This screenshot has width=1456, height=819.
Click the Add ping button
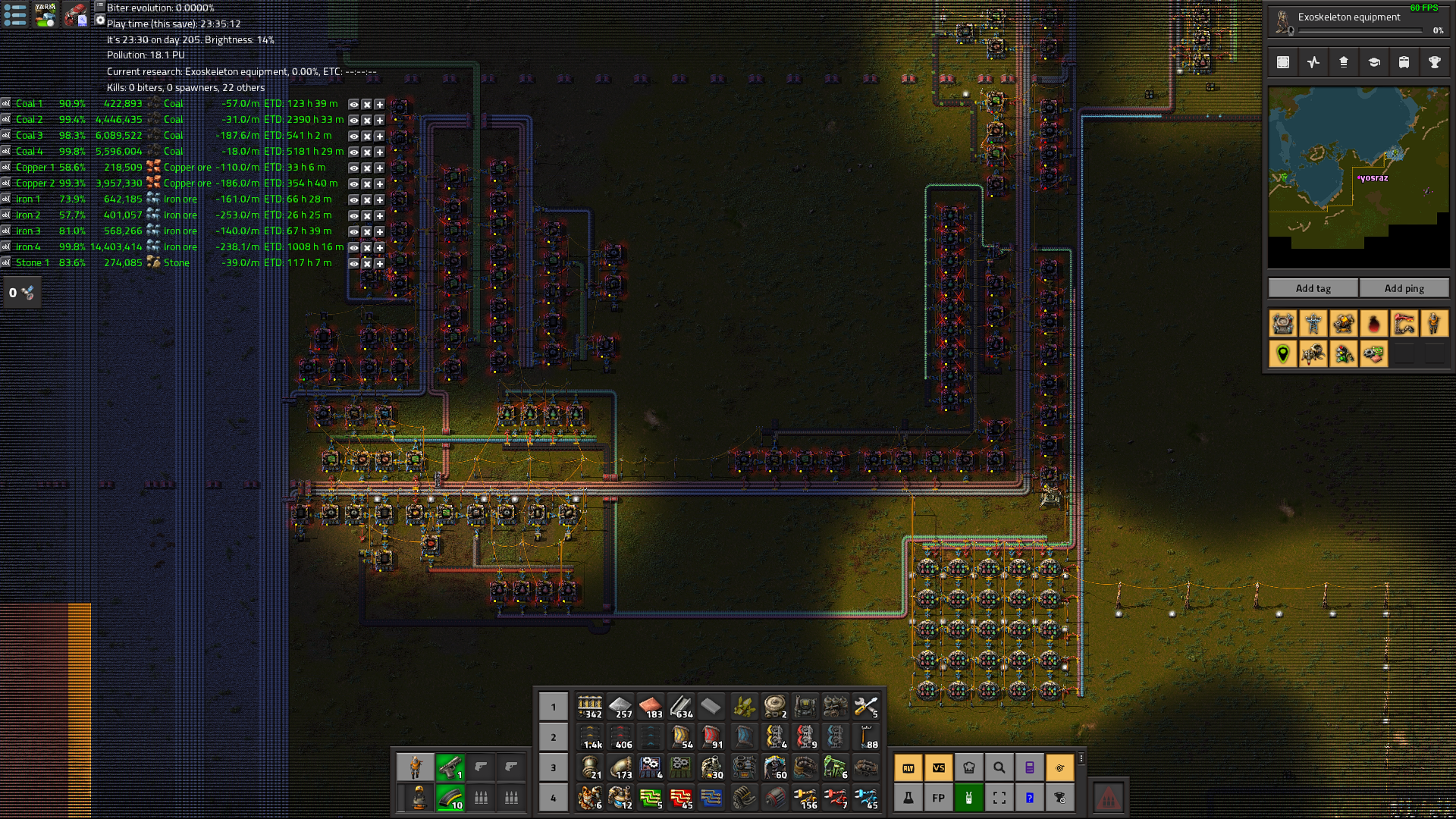[x=1404, y=288]
